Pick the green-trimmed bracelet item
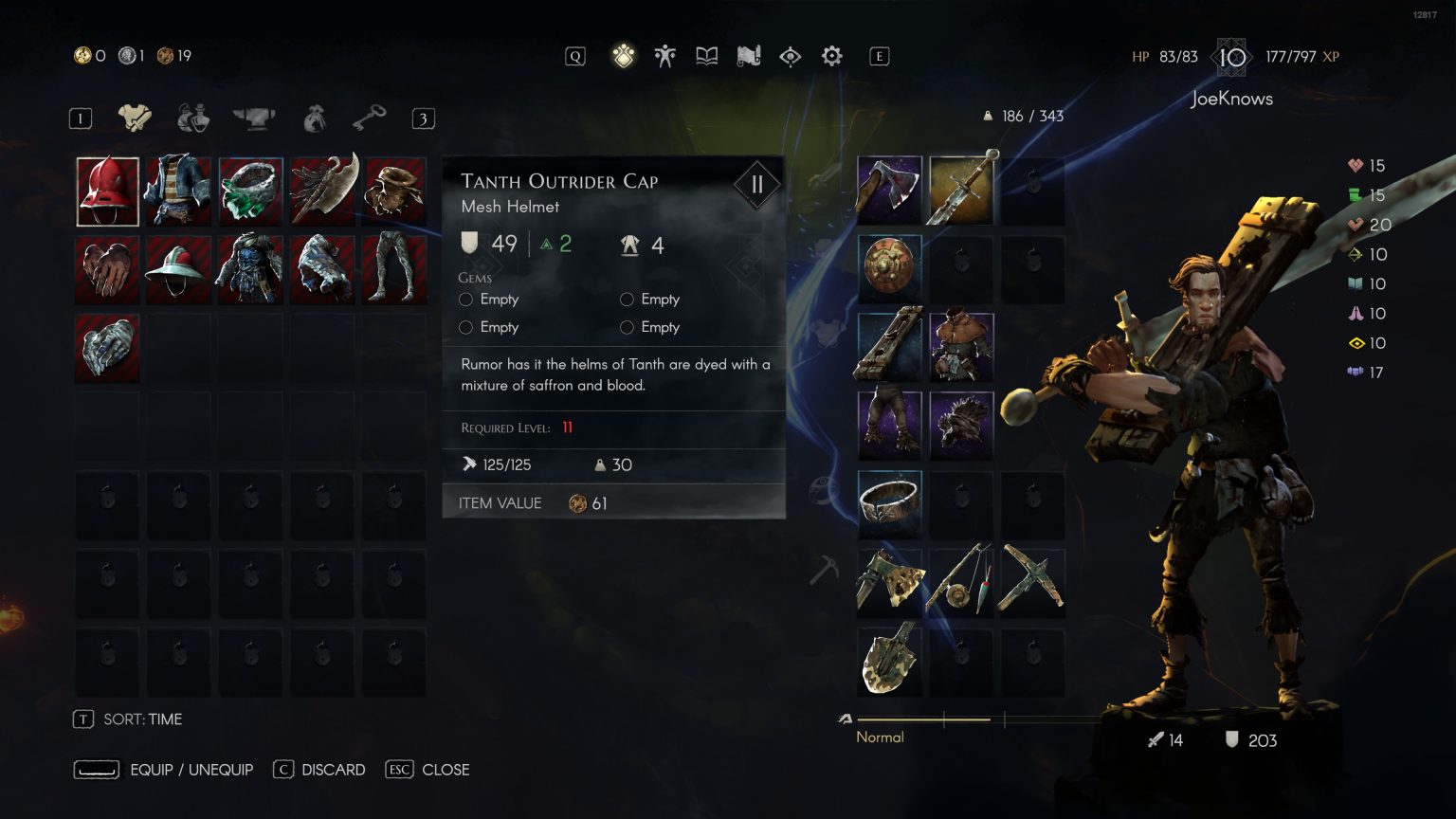 250,191
